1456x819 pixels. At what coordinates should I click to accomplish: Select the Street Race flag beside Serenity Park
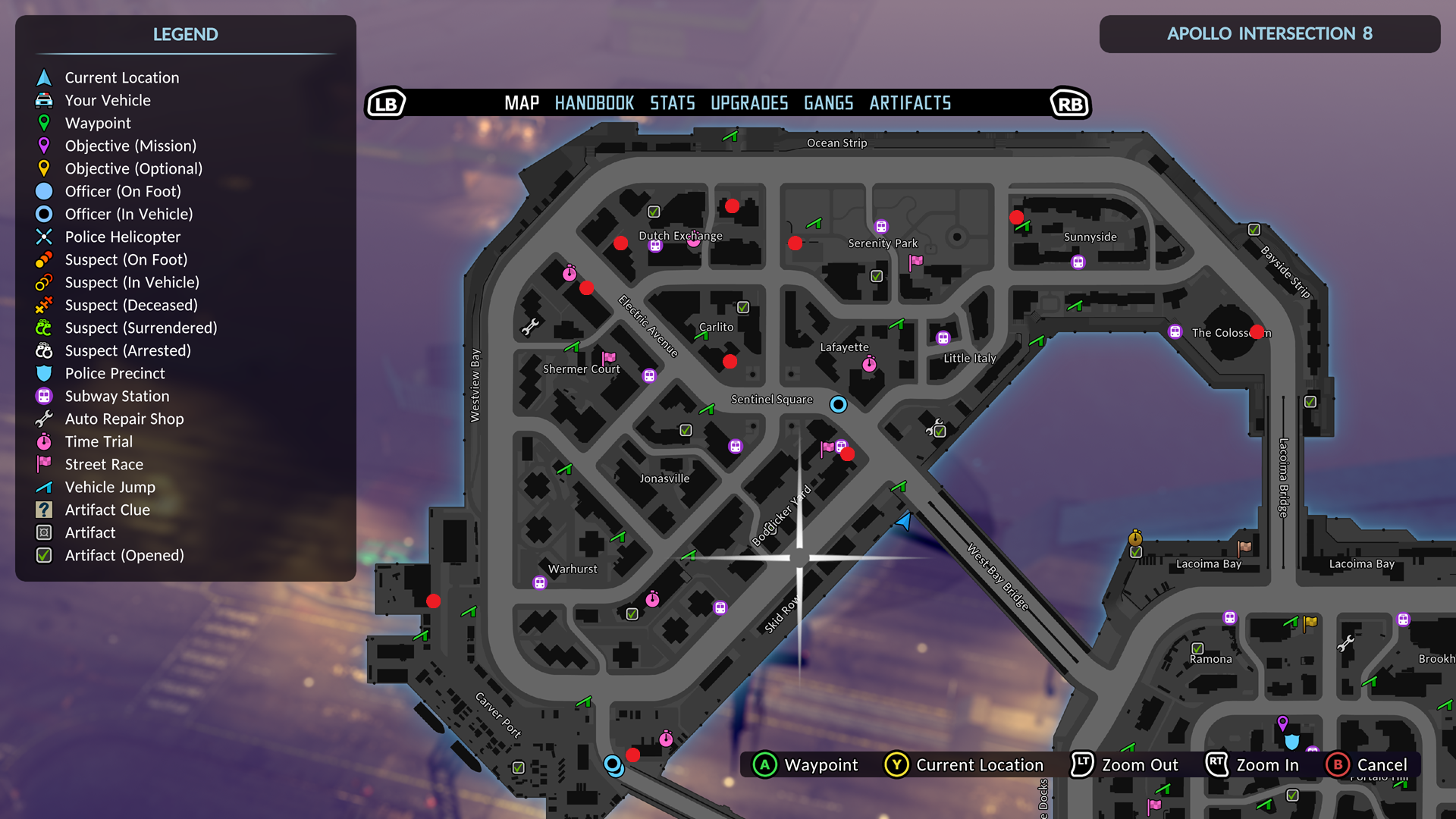coord(915,261)
